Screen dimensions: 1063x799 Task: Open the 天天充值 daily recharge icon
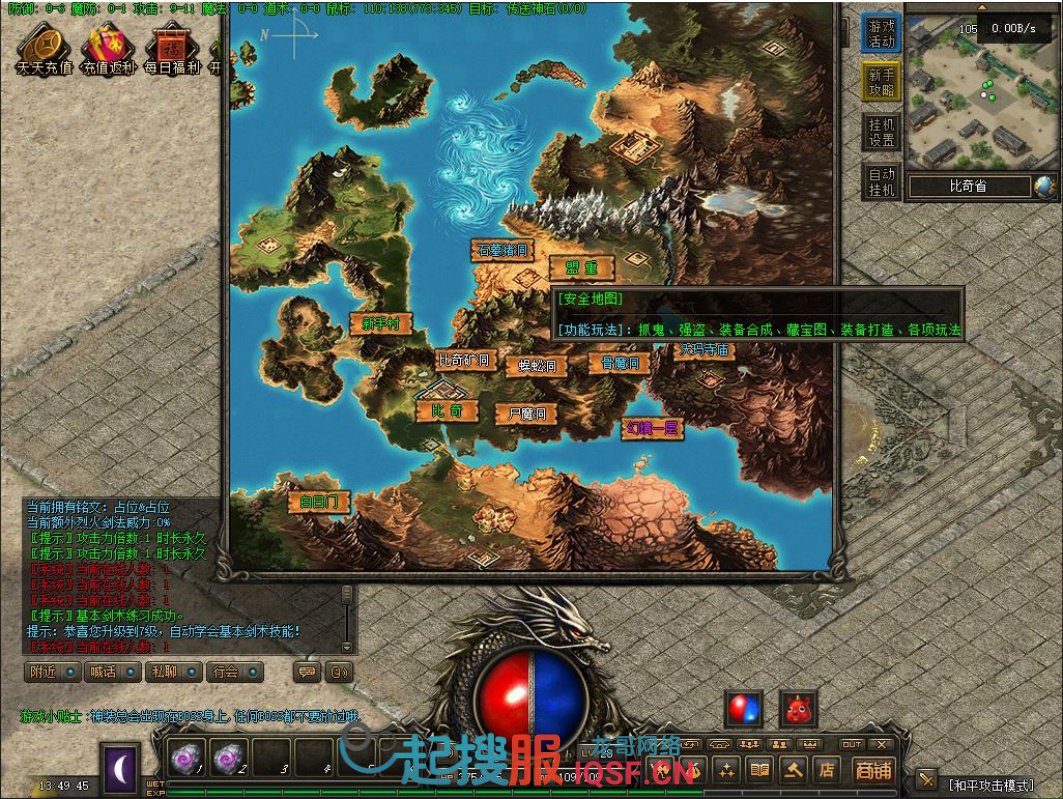(43, 48)
